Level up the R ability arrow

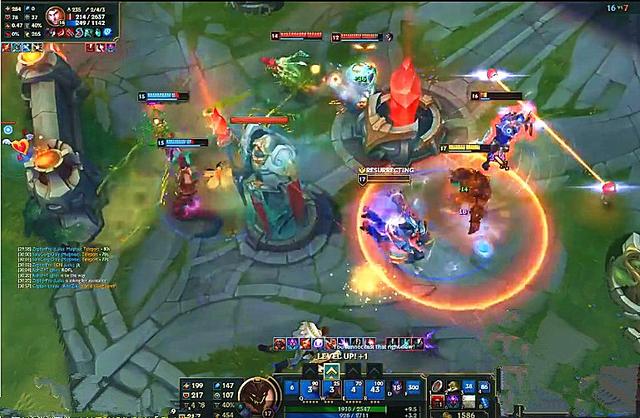375,369
